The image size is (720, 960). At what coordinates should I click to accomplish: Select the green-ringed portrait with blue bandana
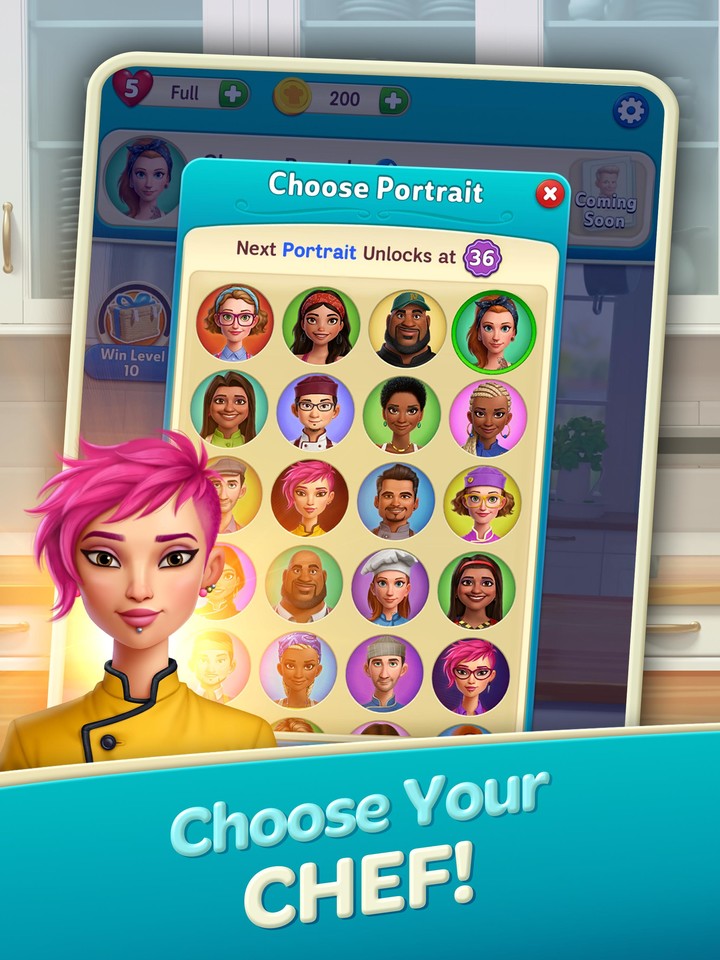click(x=493, y=331)
